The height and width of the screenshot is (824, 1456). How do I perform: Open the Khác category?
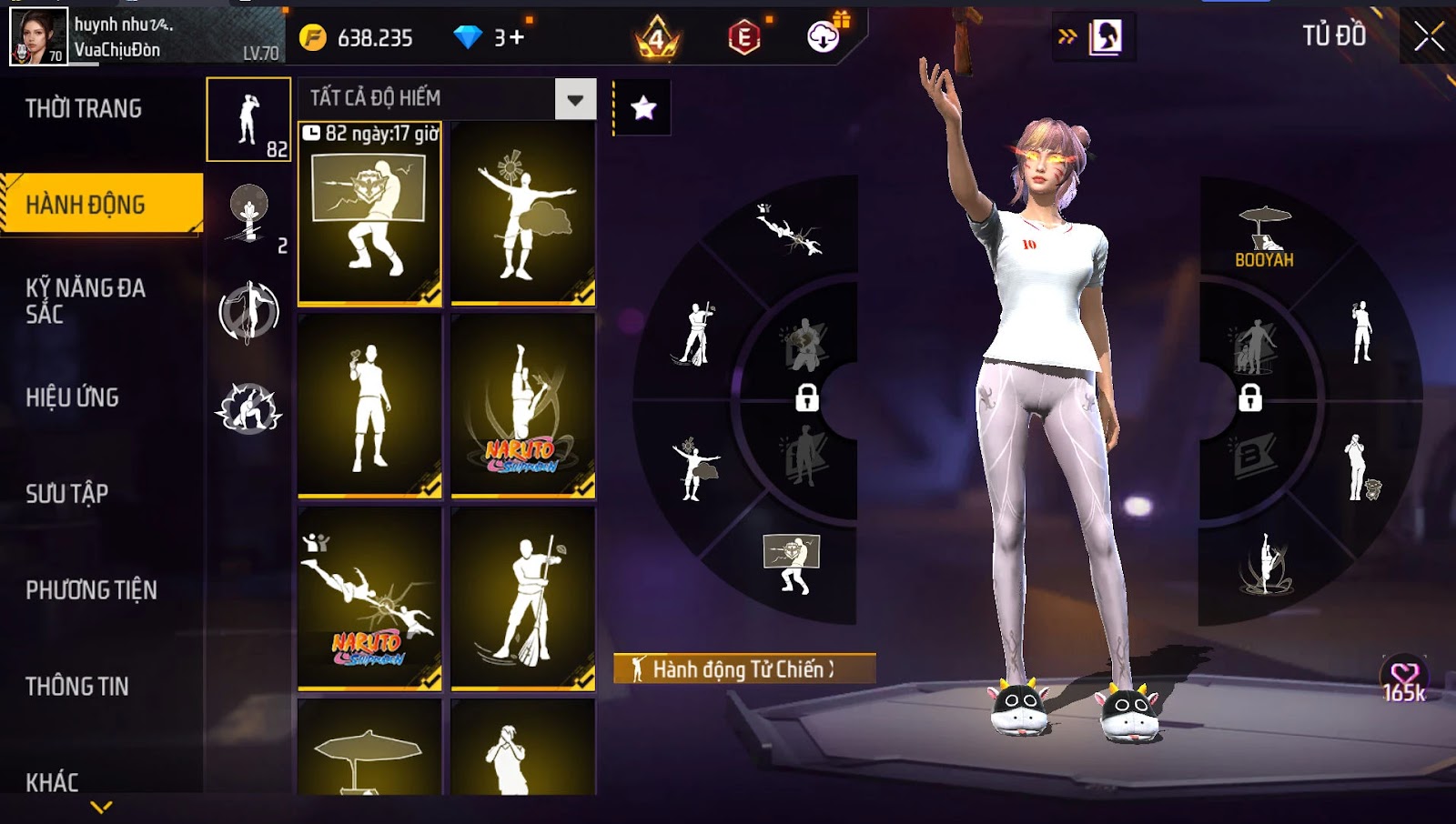52,781
